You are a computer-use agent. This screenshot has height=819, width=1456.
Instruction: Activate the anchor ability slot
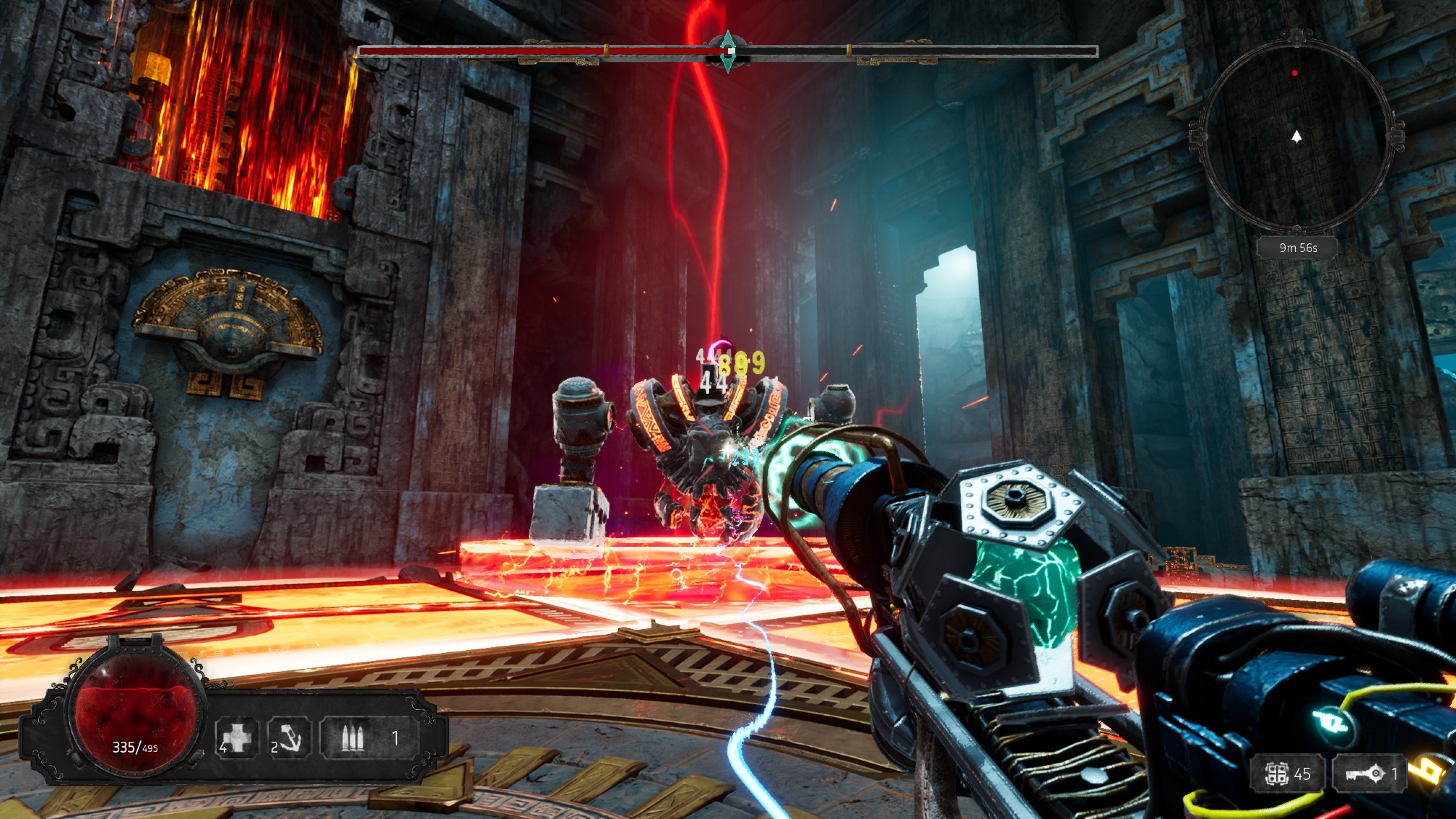pos(288,738)
